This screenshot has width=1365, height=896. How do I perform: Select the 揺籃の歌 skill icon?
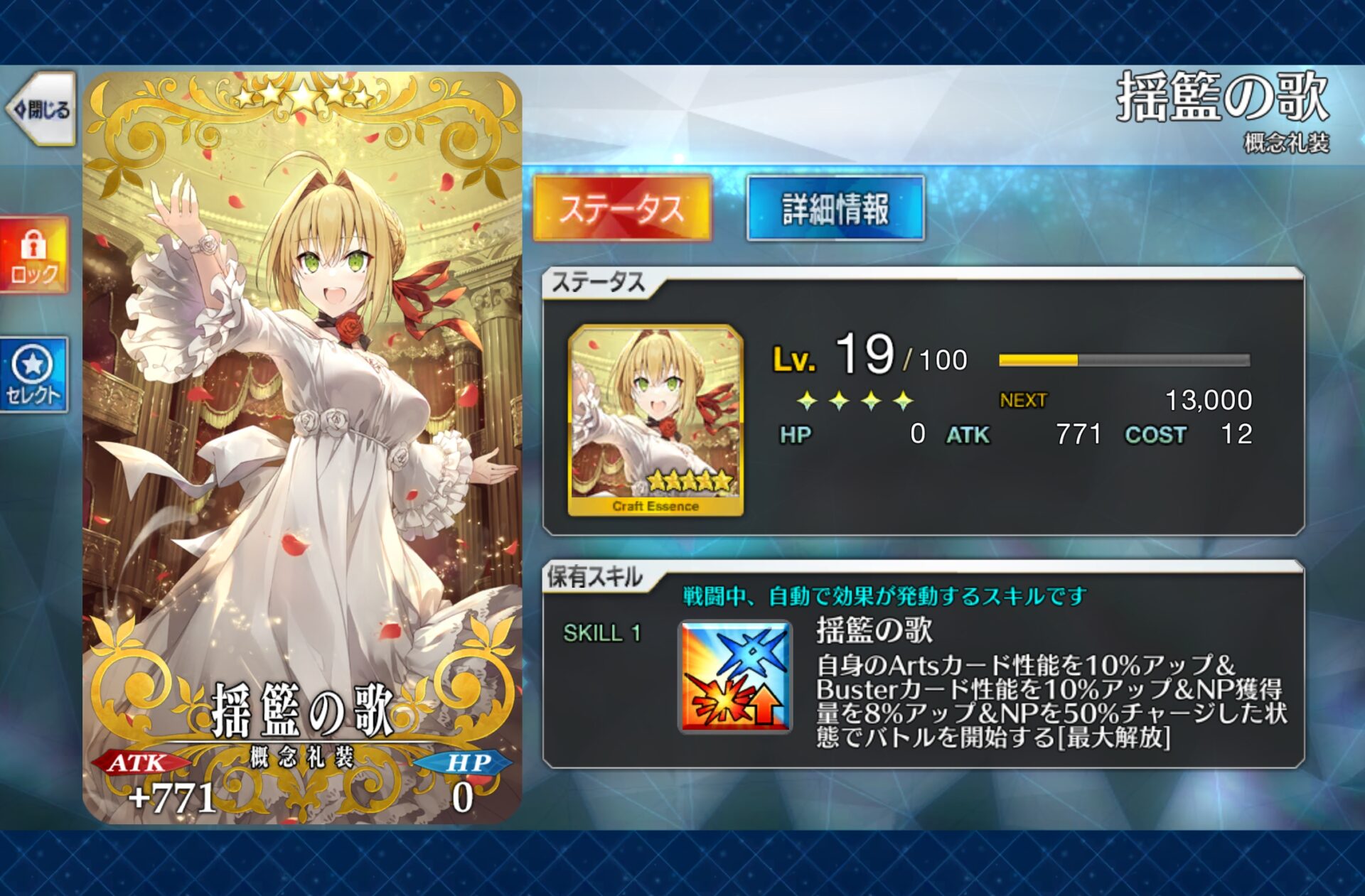(735, 677)
